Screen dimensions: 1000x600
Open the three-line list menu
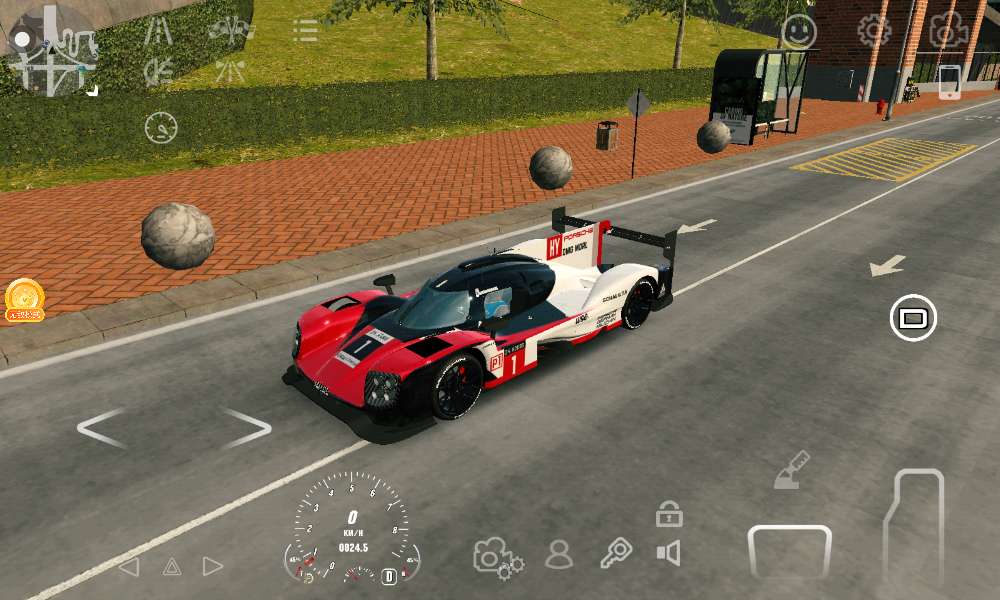pyautogui.click(x=305, y=30)
